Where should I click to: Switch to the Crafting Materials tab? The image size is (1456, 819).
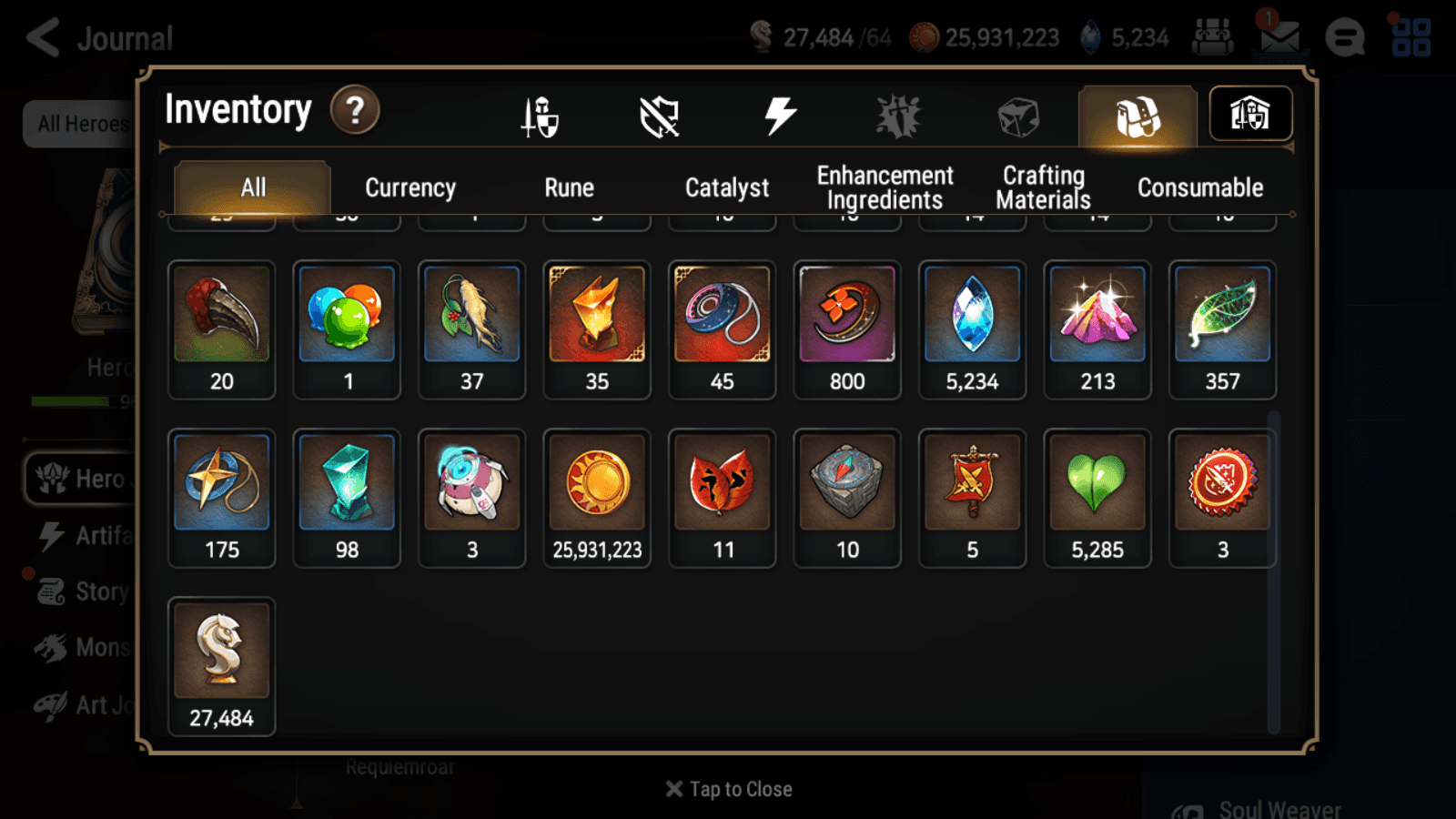tap(1043, 187)
